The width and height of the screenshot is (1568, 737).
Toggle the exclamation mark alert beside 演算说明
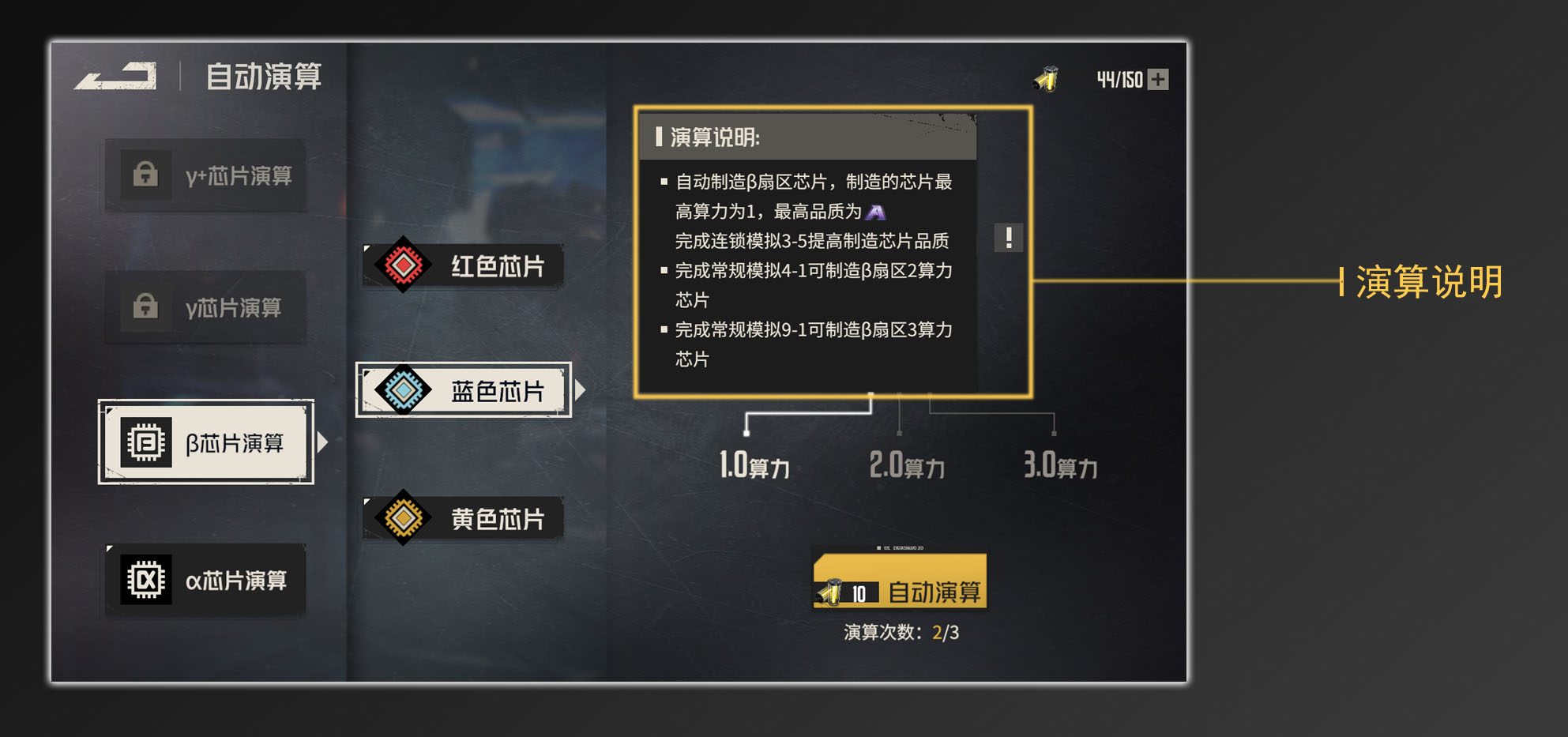1009,239
